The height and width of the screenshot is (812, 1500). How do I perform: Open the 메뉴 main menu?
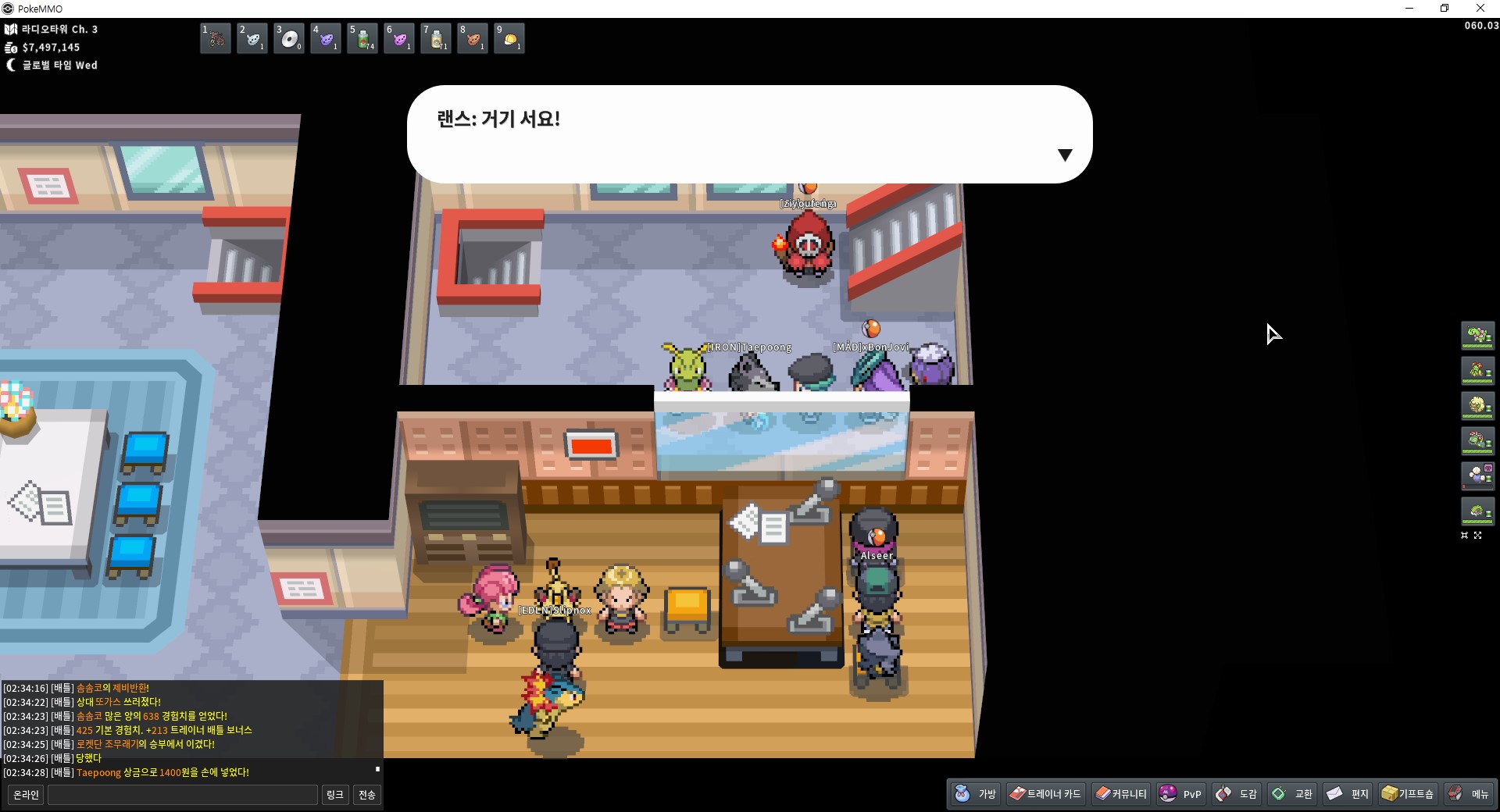[x=1469, y=794]
